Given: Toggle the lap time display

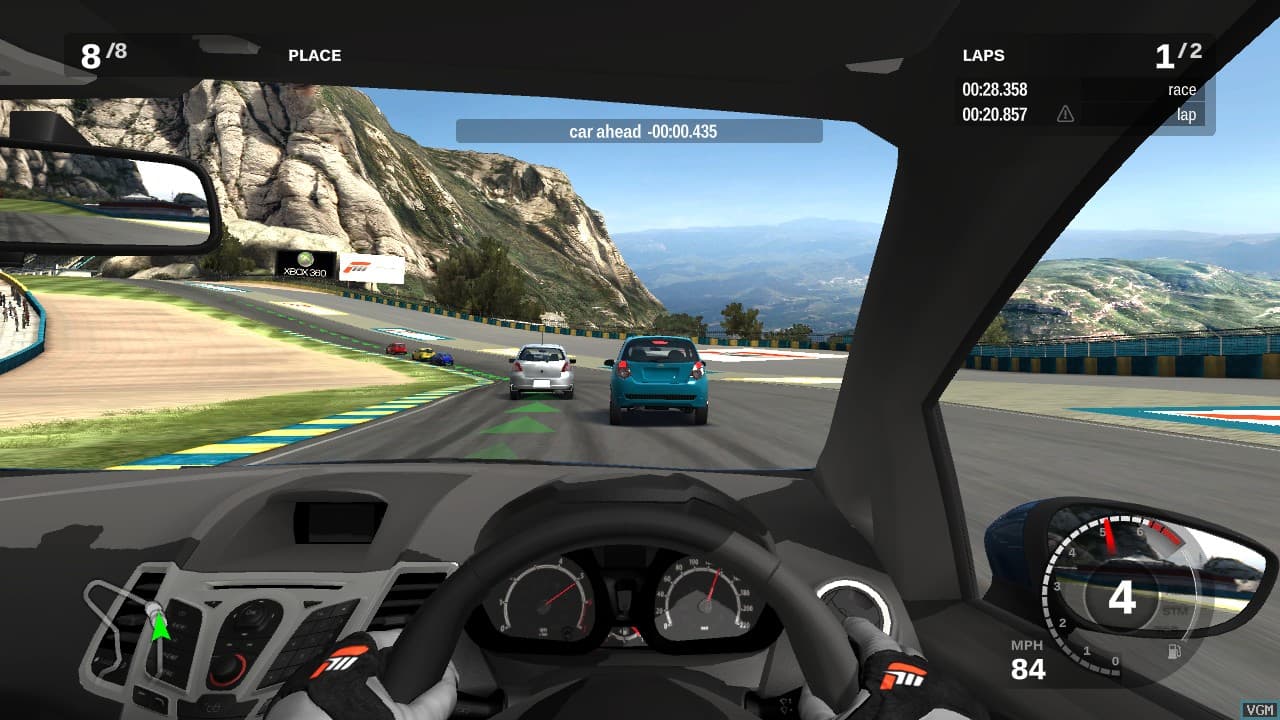Looking at the screenshot, I should point(995,114).
